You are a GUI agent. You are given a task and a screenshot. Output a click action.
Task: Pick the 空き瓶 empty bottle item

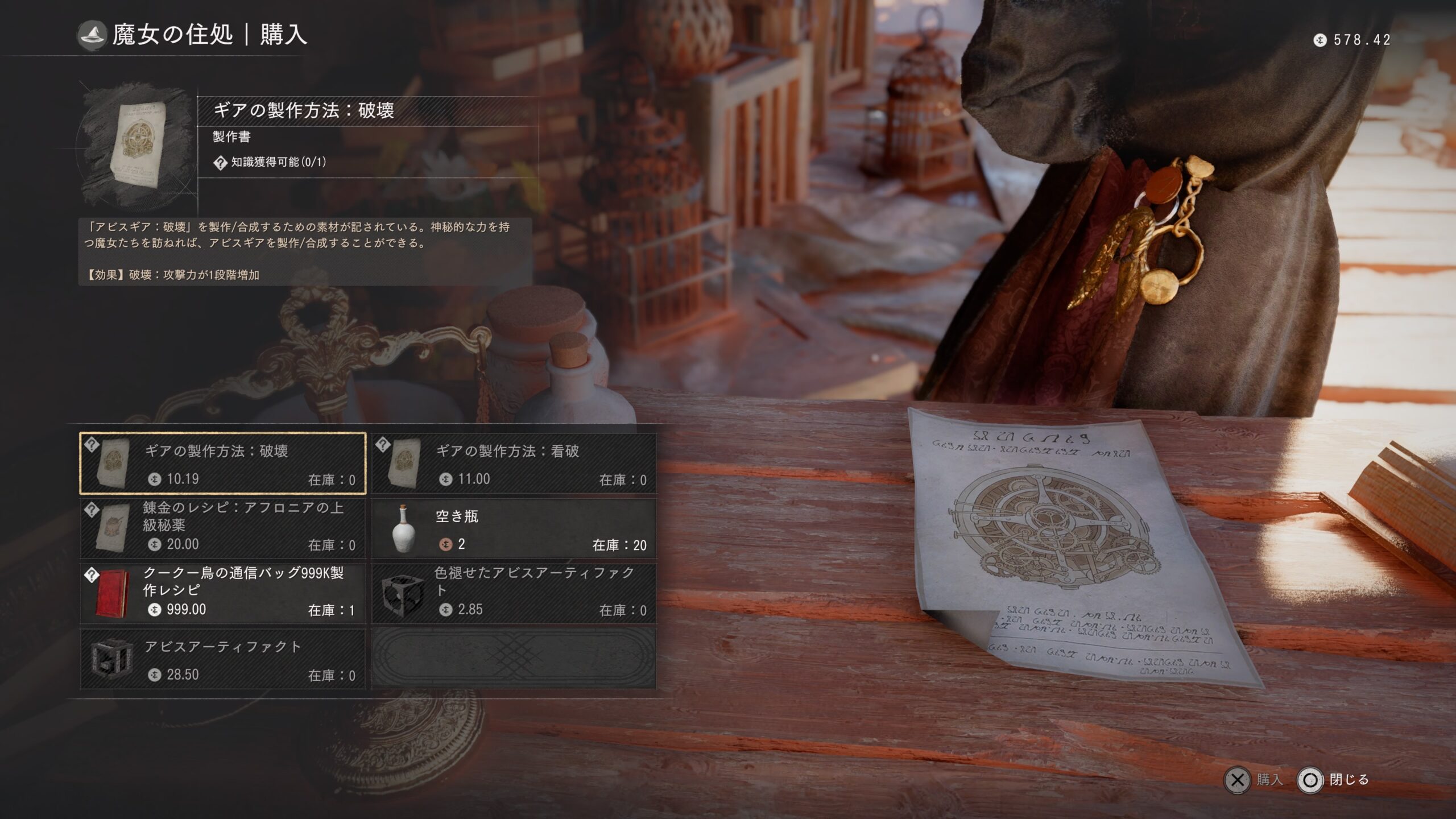coord(514,528)
